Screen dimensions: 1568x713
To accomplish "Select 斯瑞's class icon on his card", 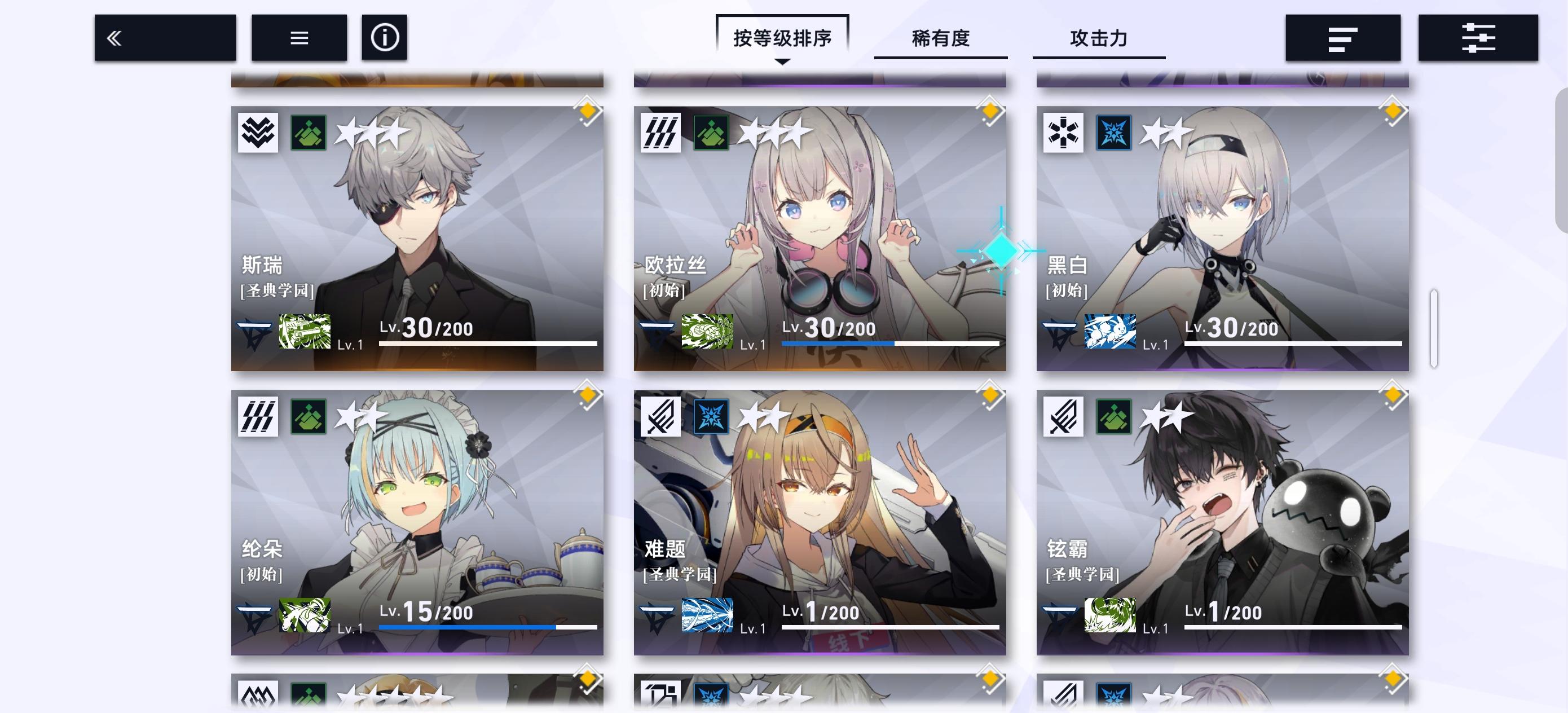I will pyautogui.click(x=258, y=133).
